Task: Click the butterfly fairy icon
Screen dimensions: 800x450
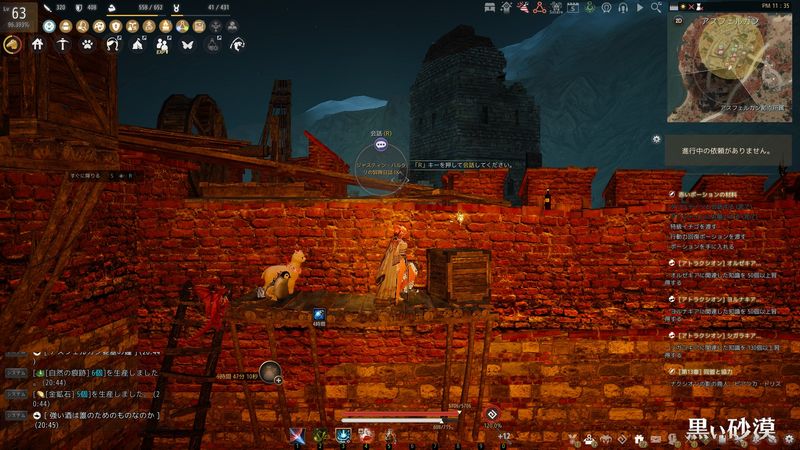Action: (187, 44)
